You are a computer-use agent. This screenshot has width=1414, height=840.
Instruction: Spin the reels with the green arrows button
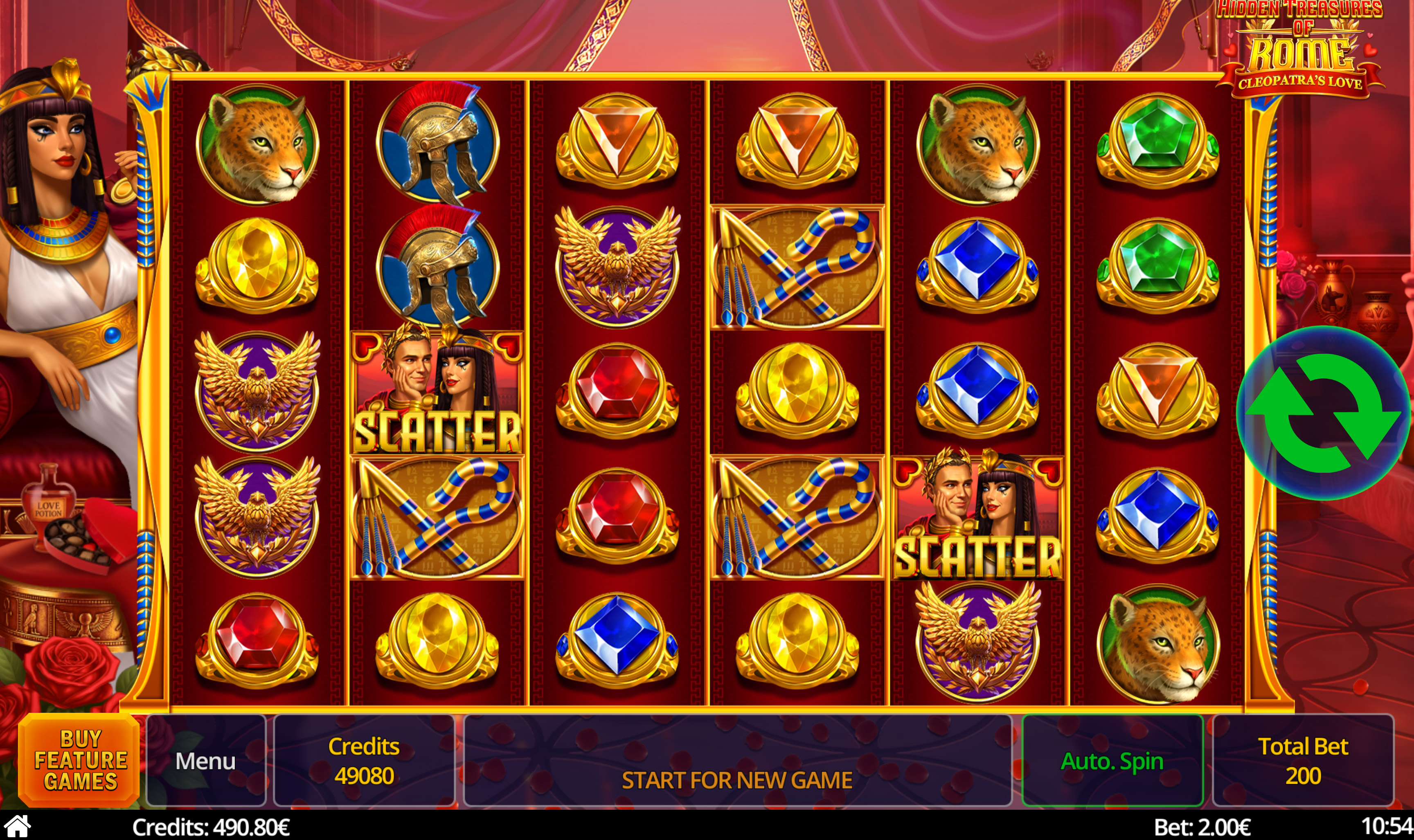click(x=1322, y=413)
